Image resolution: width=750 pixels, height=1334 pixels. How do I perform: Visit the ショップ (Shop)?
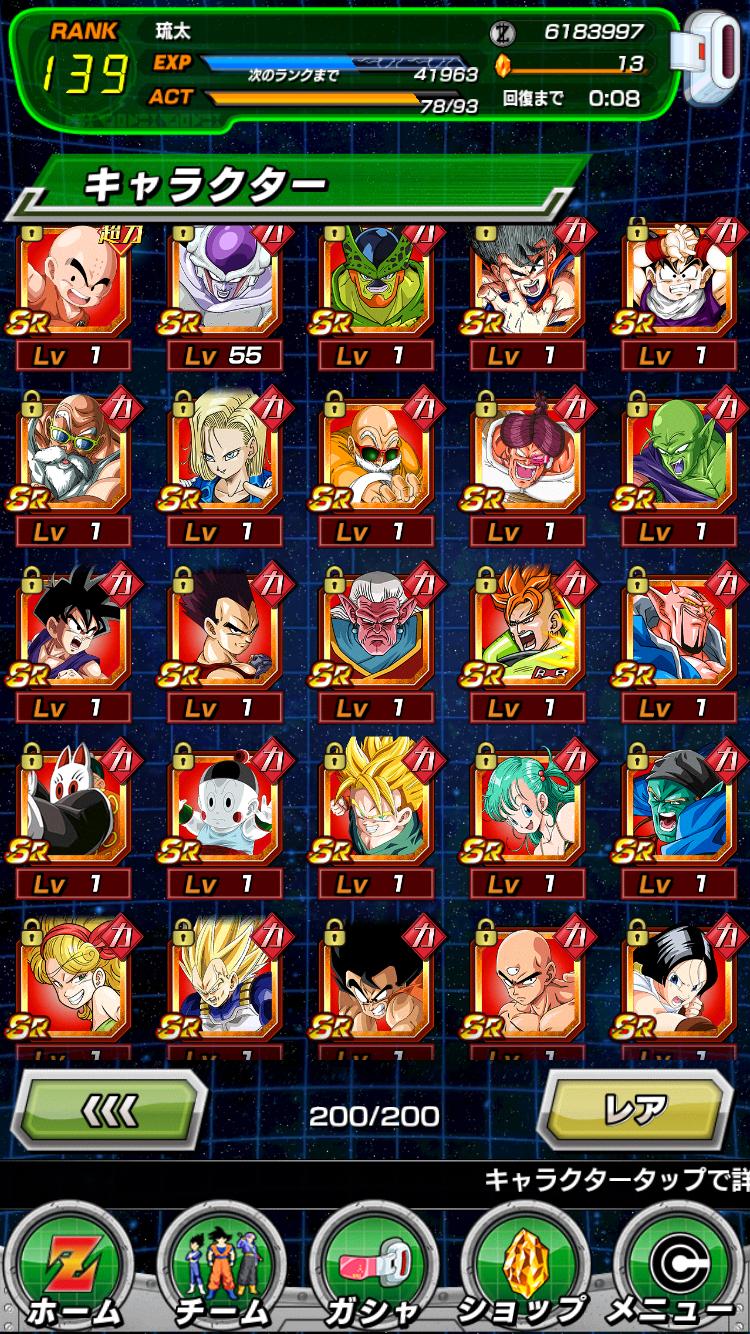[x=521, y=1270]
